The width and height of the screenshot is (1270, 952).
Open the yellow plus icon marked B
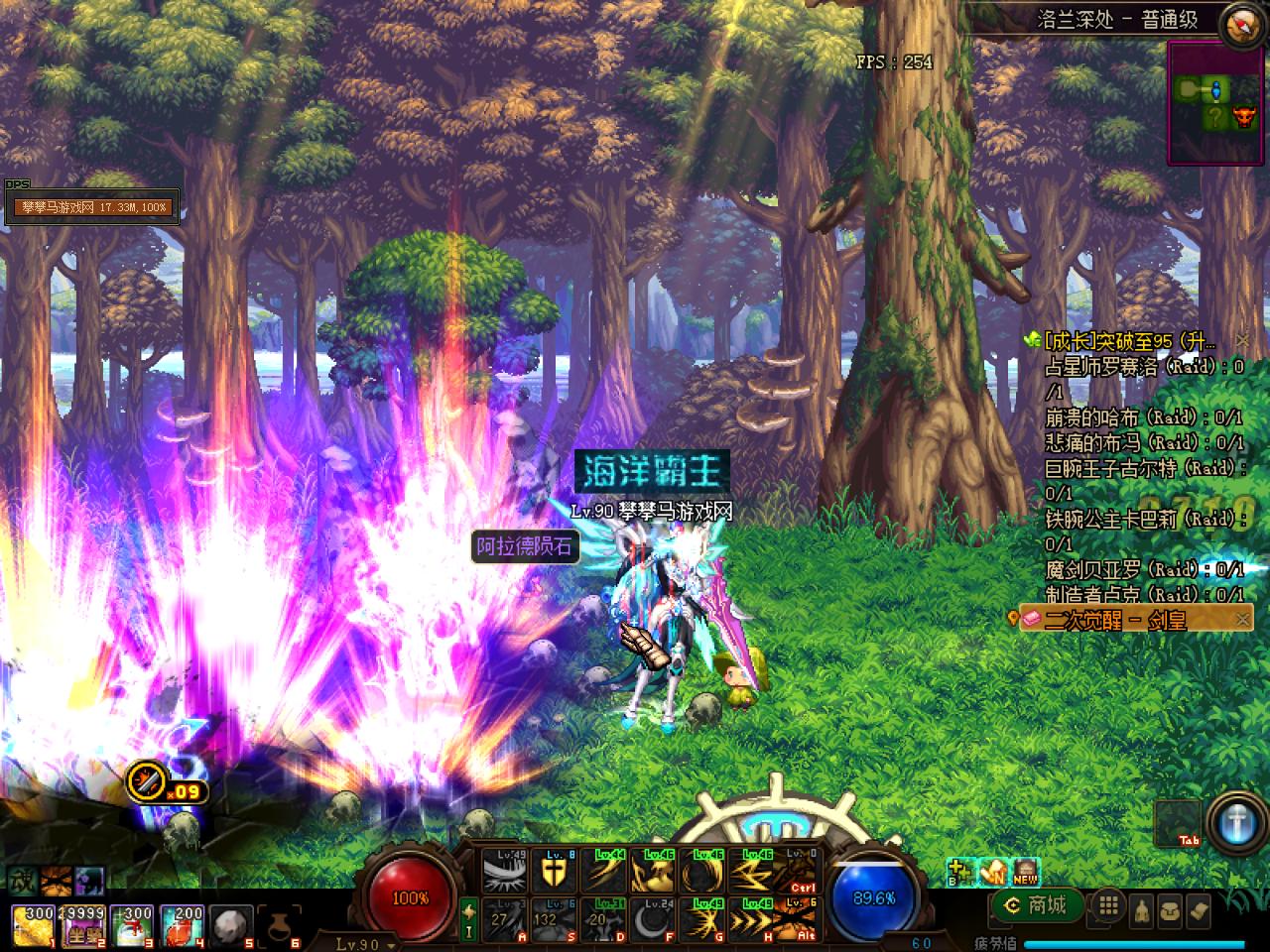(x=959, y=871)
